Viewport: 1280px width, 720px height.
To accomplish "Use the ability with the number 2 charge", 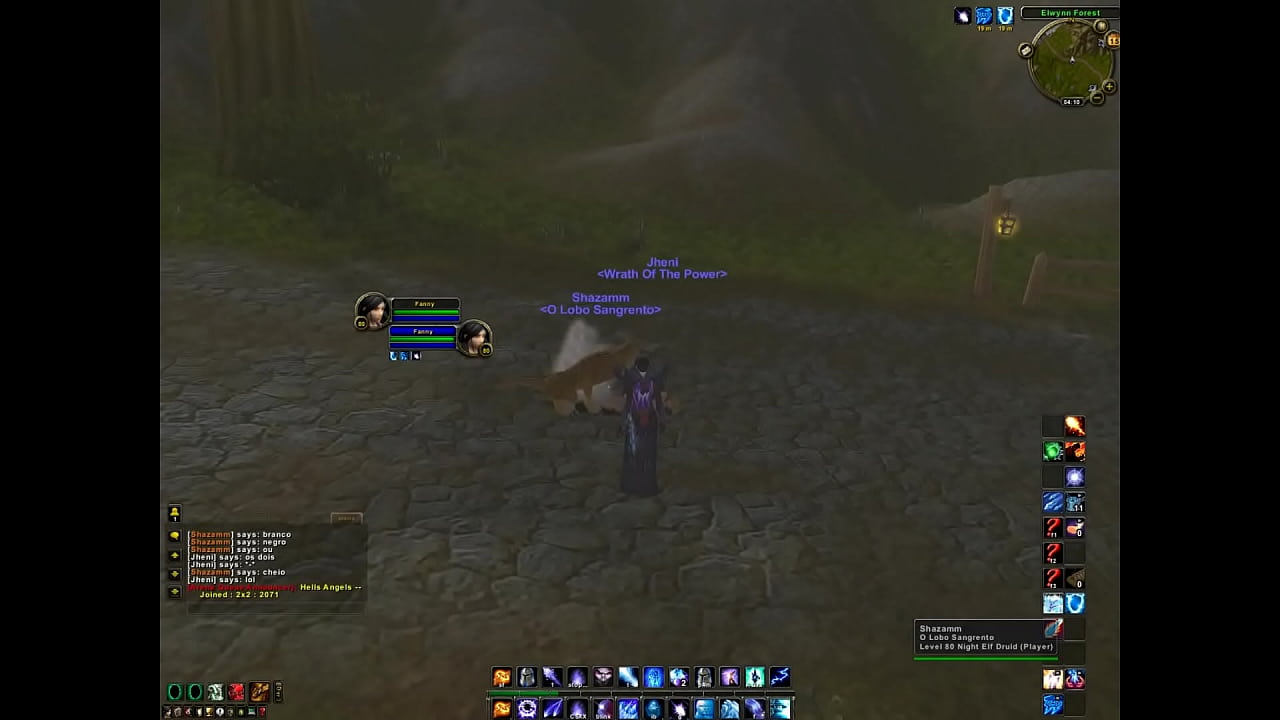I will (x=679, y=678).
